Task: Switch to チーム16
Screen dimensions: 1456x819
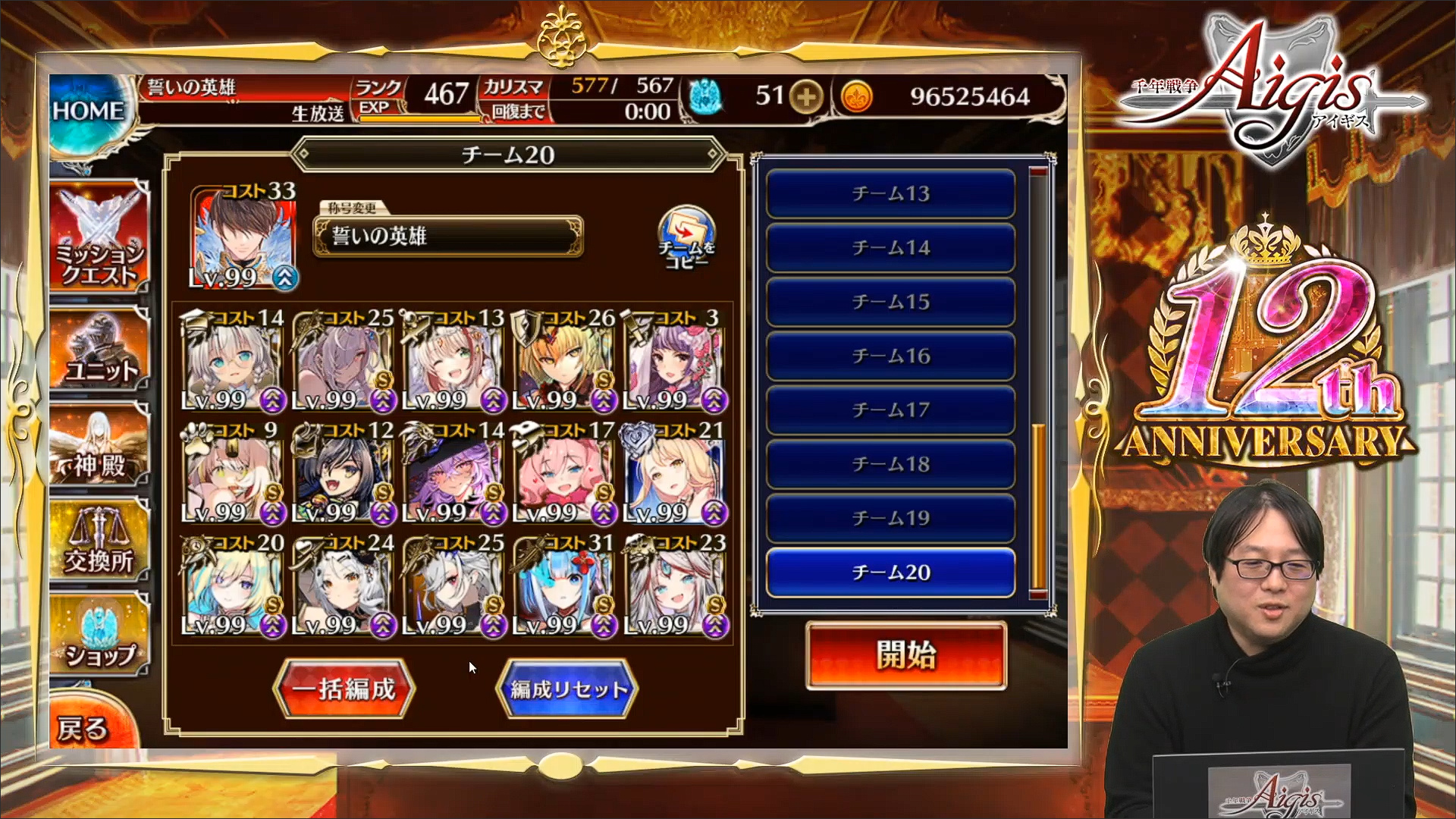Action: 890,356
